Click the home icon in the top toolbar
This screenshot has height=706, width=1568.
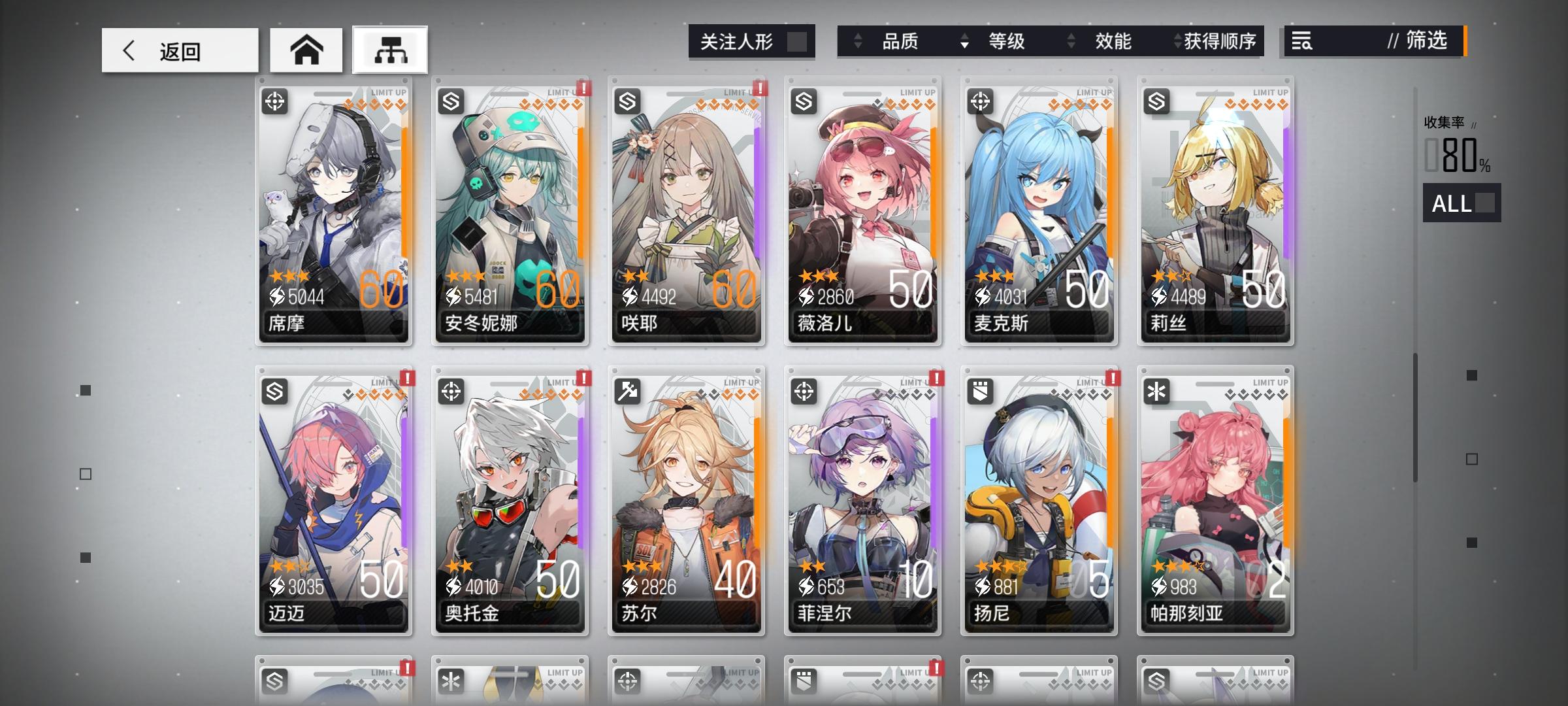[306, 49]
